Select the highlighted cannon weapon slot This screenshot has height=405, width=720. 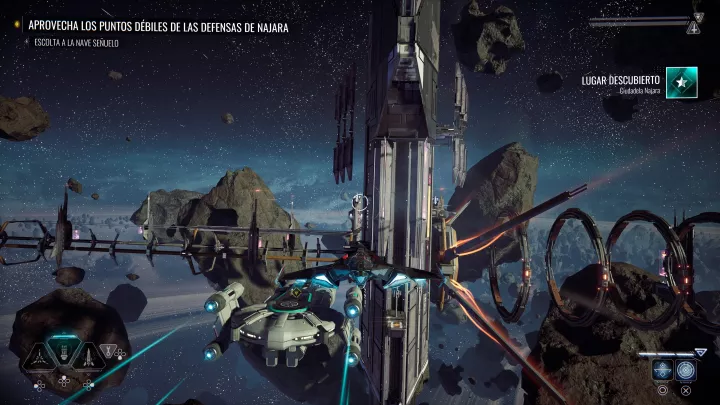point(63,353)
